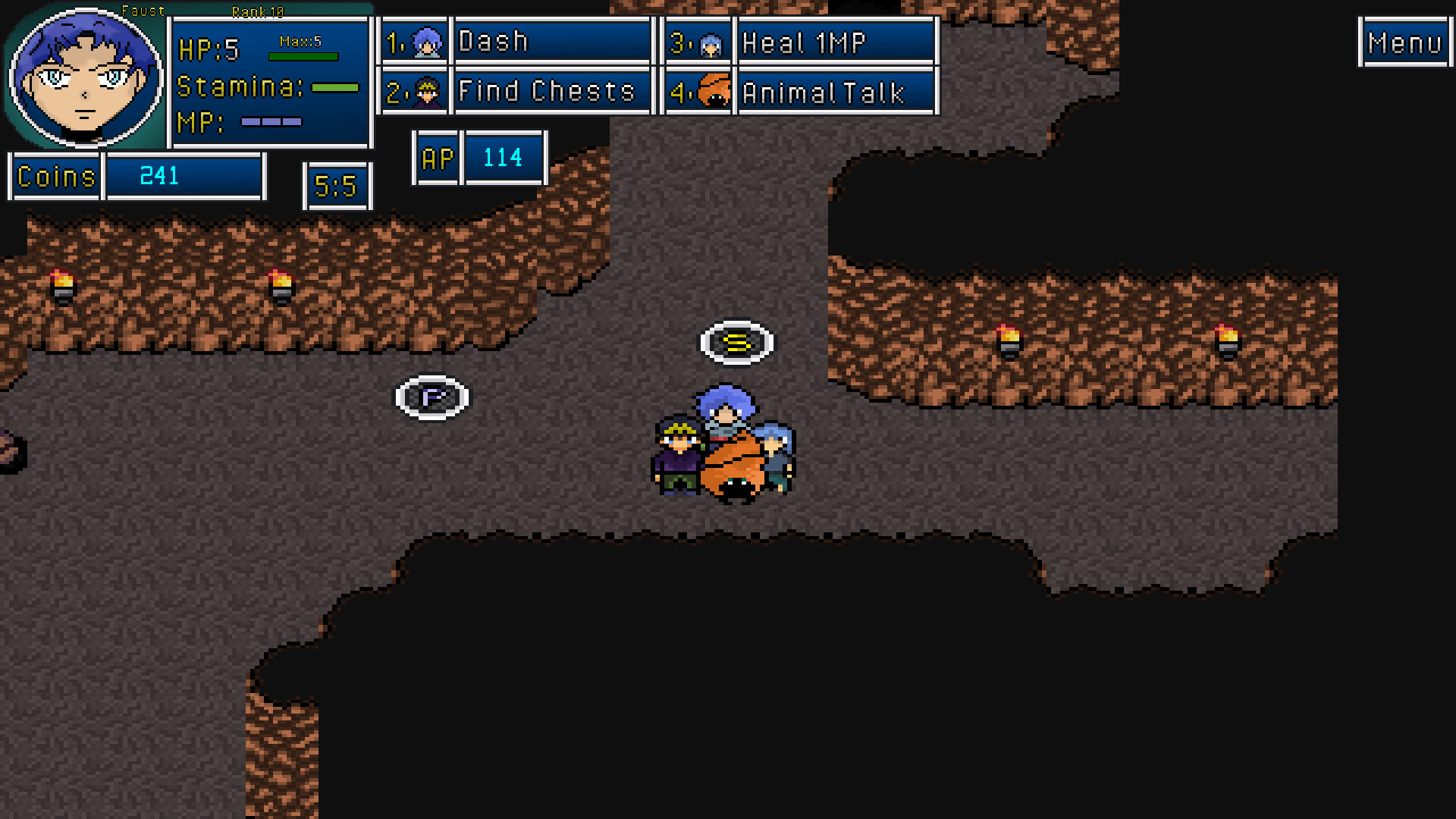Open the 5:5 party counter panel
This screenshot has height=819, width=1456.
coord(337,186)
